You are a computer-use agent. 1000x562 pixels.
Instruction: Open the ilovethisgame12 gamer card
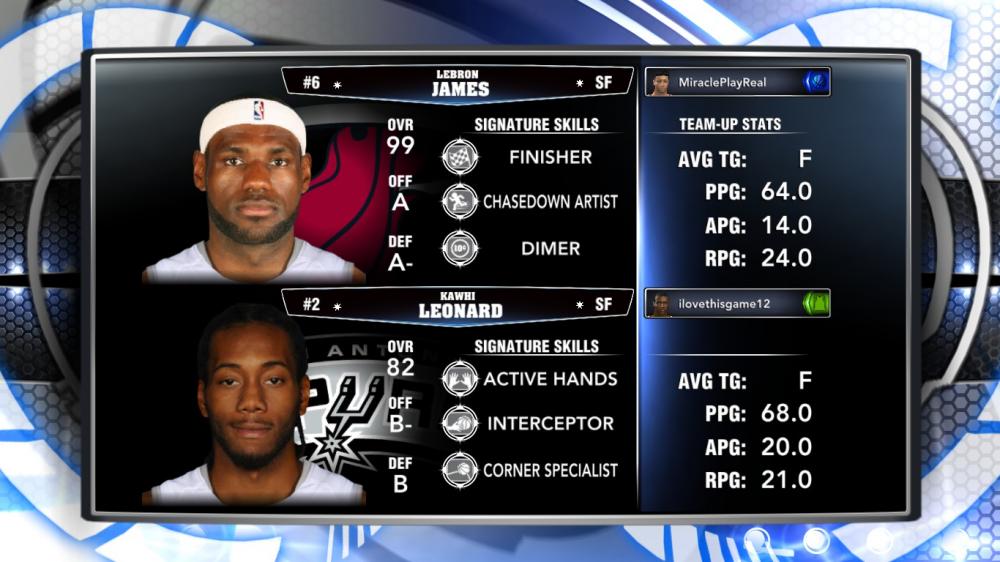738,304
